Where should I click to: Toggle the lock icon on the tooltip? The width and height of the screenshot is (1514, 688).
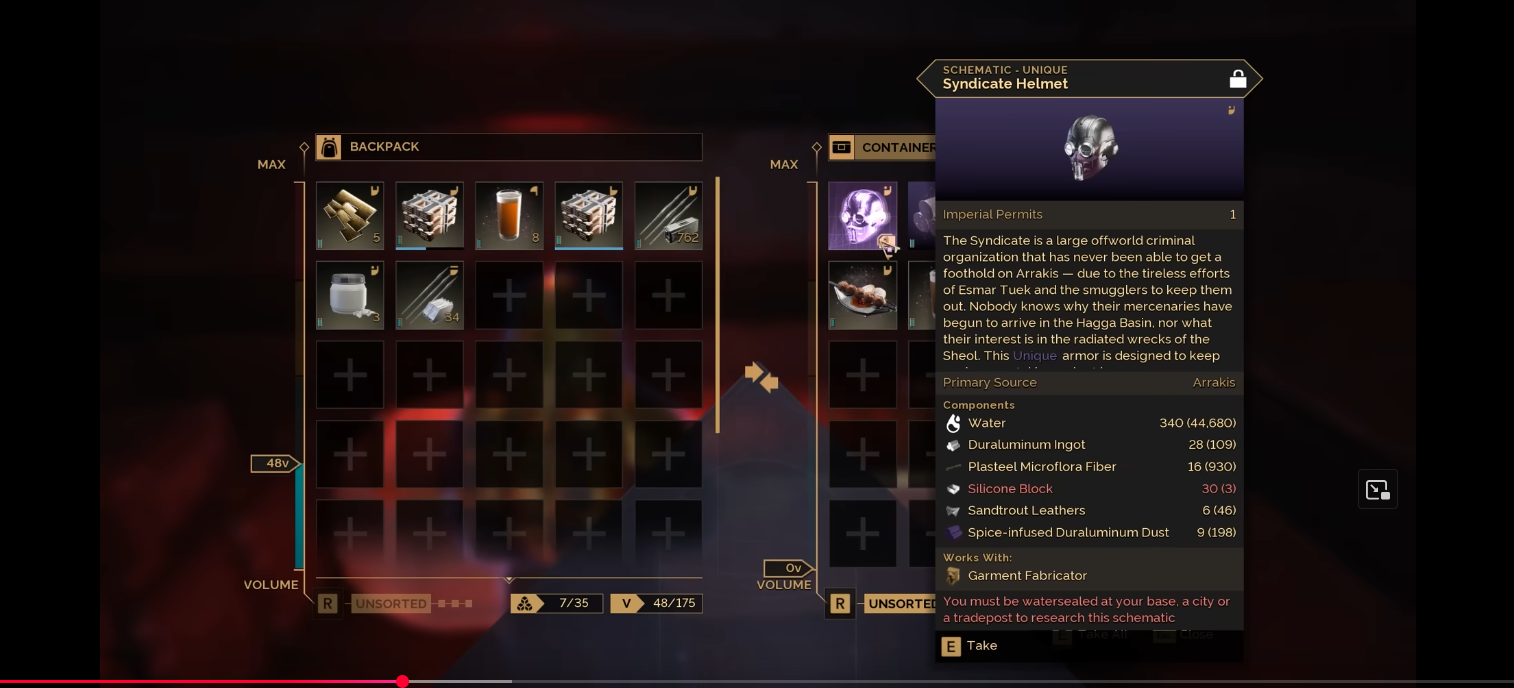pyautogui.click(x=1237, y=79)
